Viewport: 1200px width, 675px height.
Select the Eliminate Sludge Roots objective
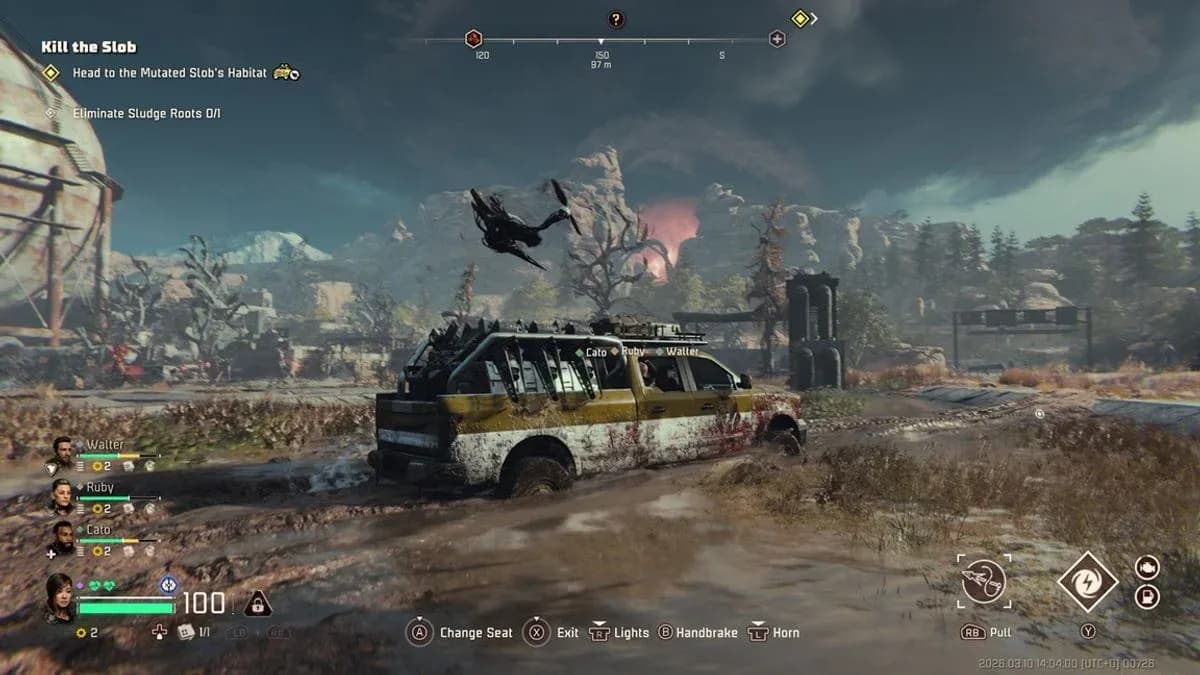[146, 113]
